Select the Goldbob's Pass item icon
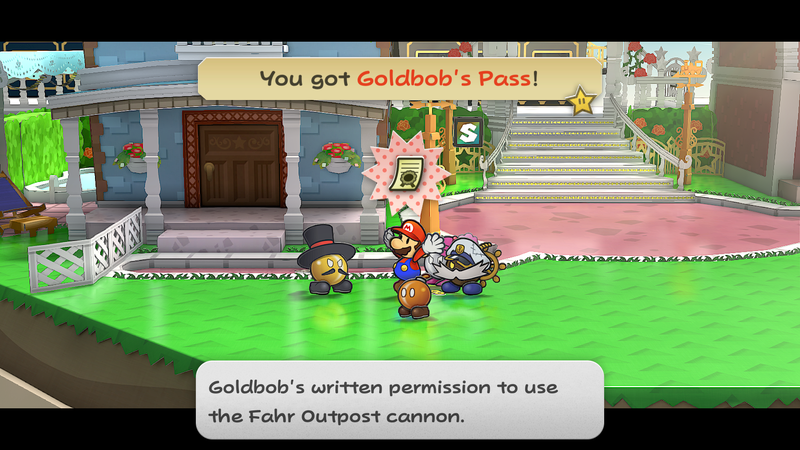Viewport: 800px width, 450px height. [406, 171]
